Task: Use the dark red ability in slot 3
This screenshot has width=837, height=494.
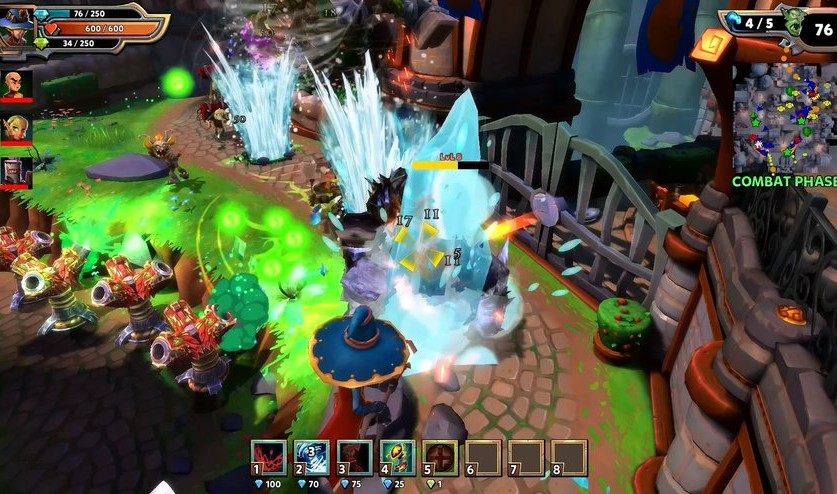Action: (354, 459)
